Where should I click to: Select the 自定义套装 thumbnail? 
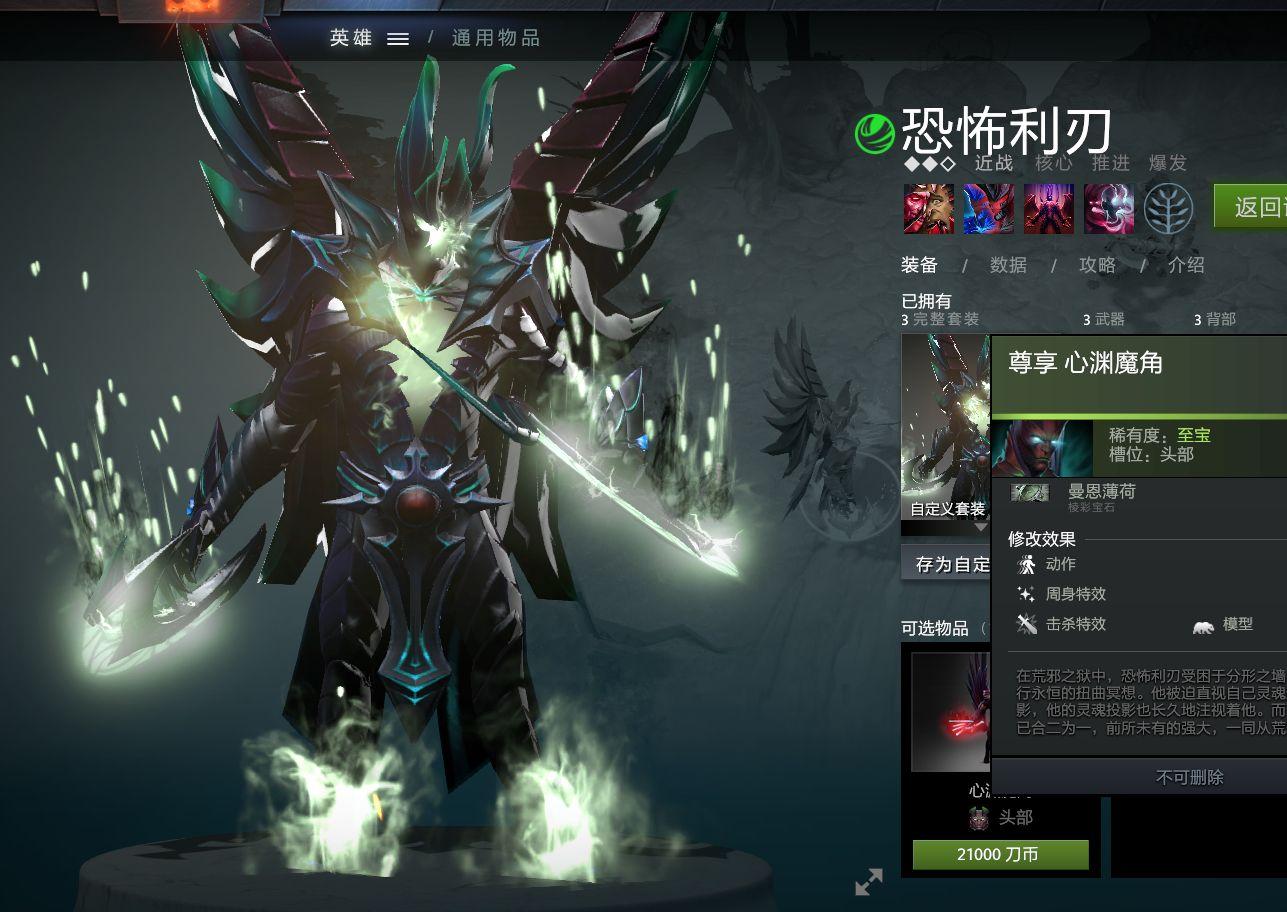tap(944, 430)
